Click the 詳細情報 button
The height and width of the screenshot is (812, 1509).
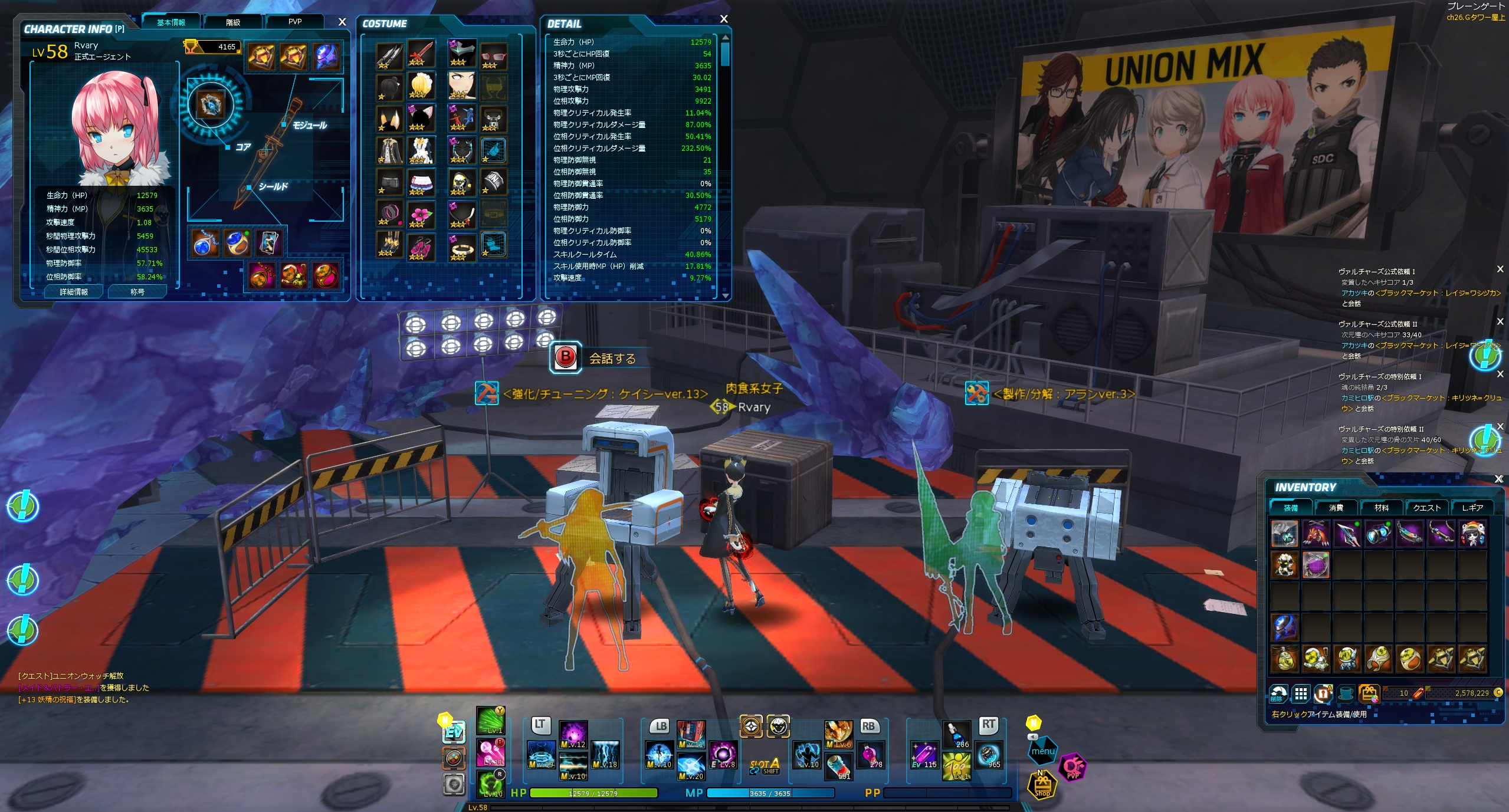(x=74, y=292)
